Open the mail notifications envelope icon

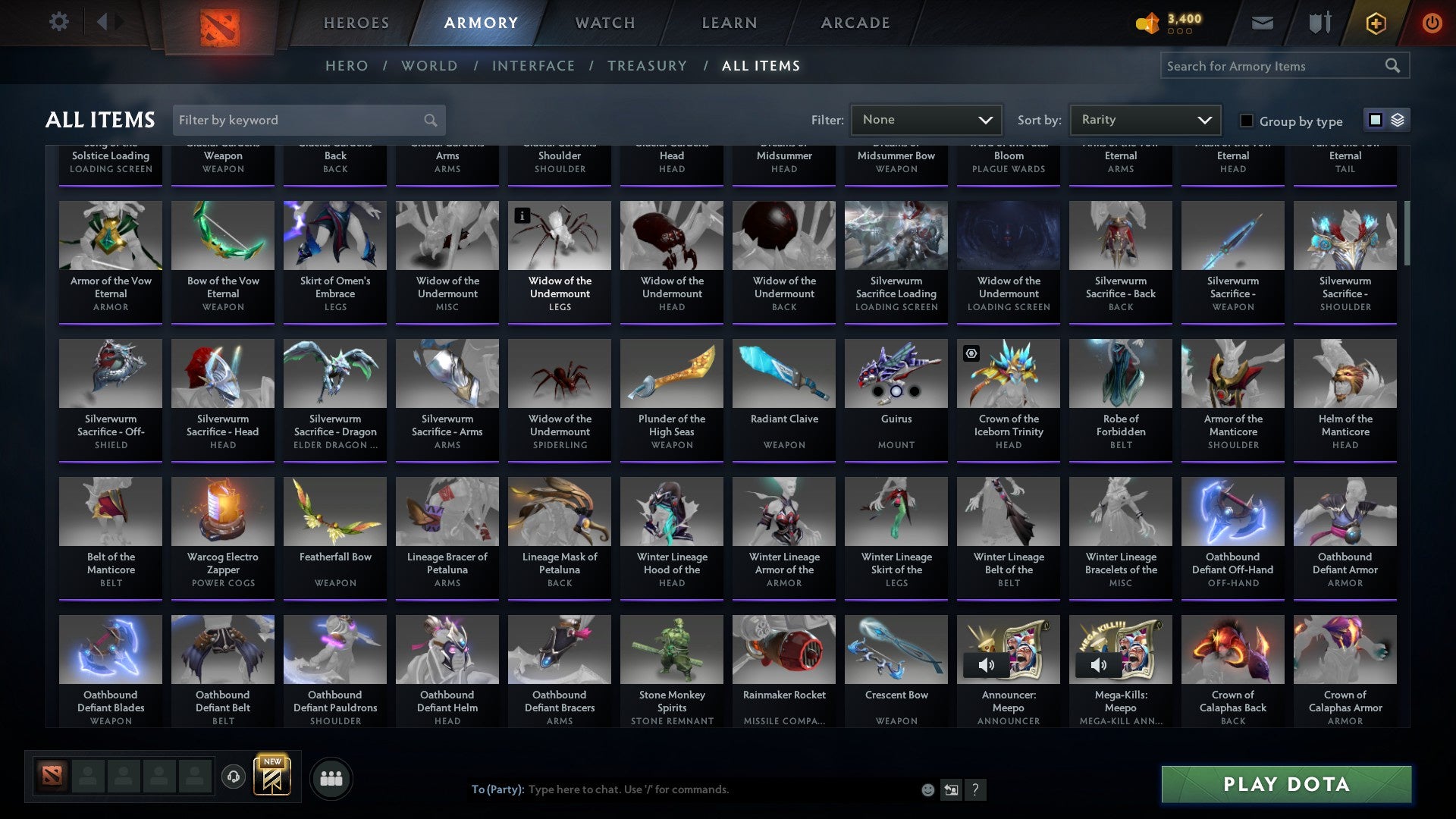click(x=1262, y=22)
